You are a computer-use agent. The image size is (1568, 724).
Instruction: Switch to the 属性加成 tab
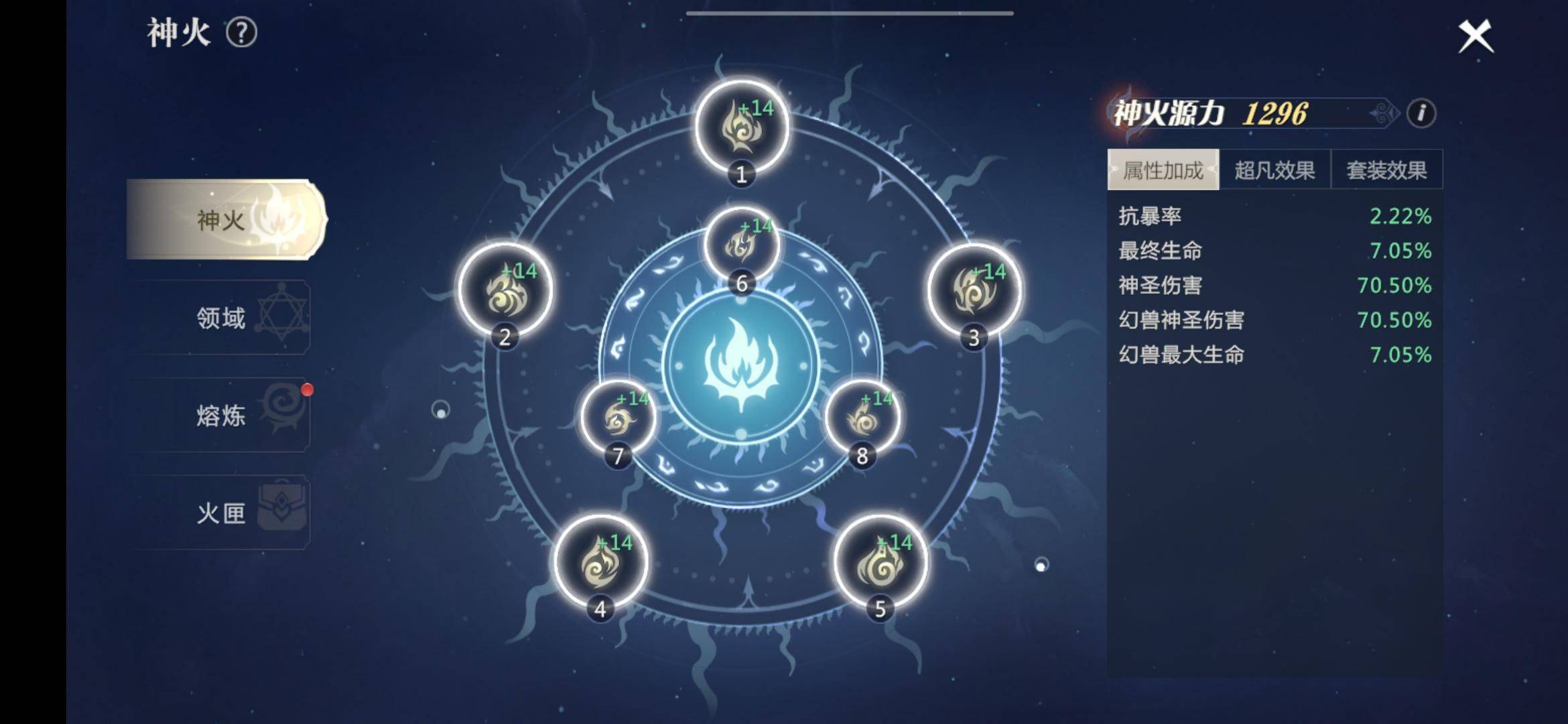[x=1163, y=170]
